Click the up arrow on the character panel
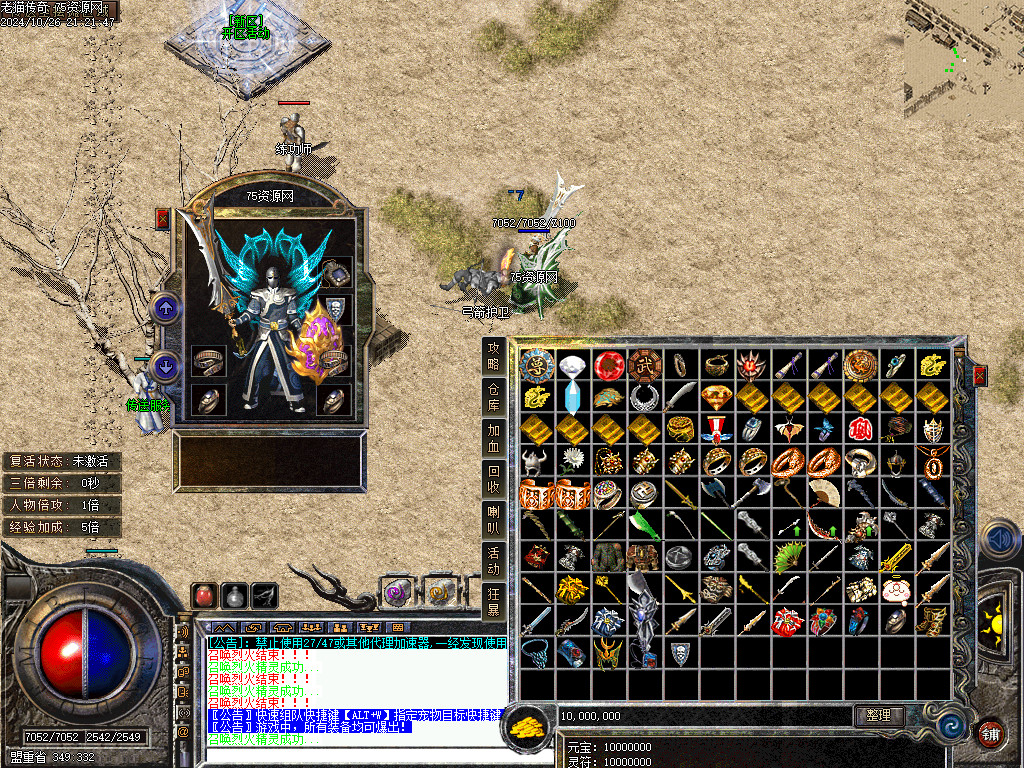This screenshot has height=768, width=1024. coord(166,308)
